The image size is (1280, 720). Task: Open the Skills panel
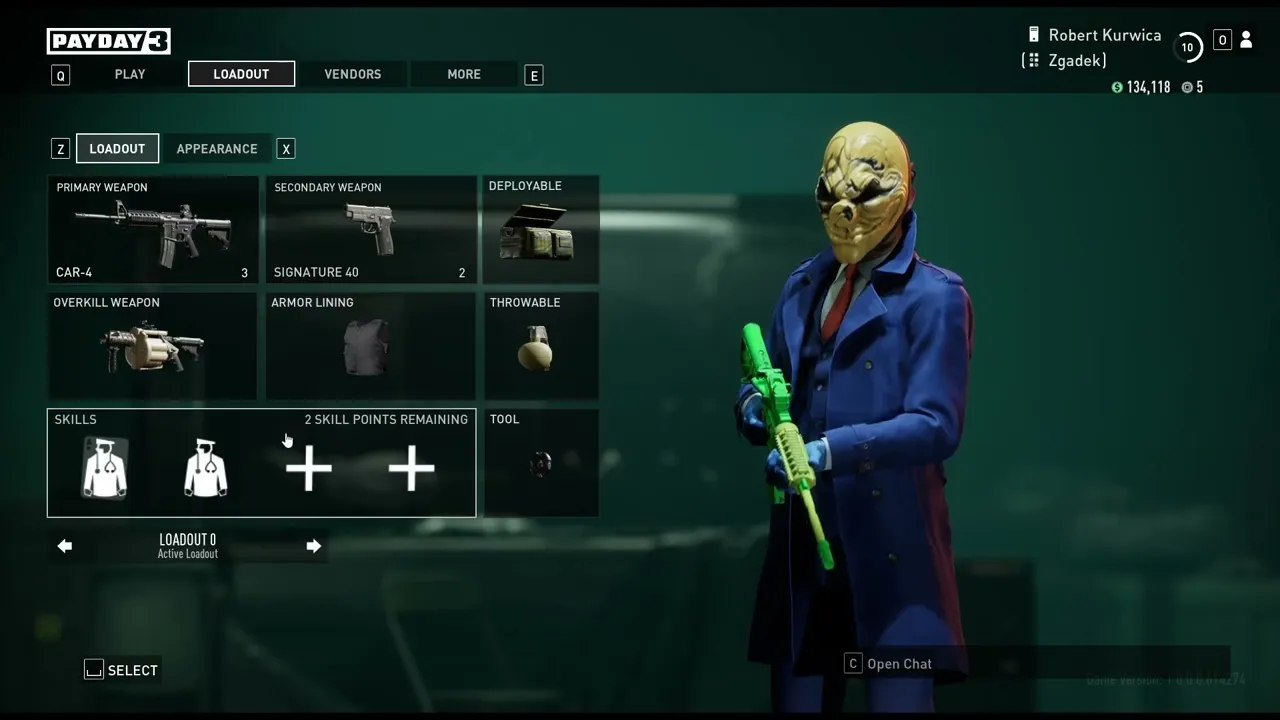pos(261,463)
